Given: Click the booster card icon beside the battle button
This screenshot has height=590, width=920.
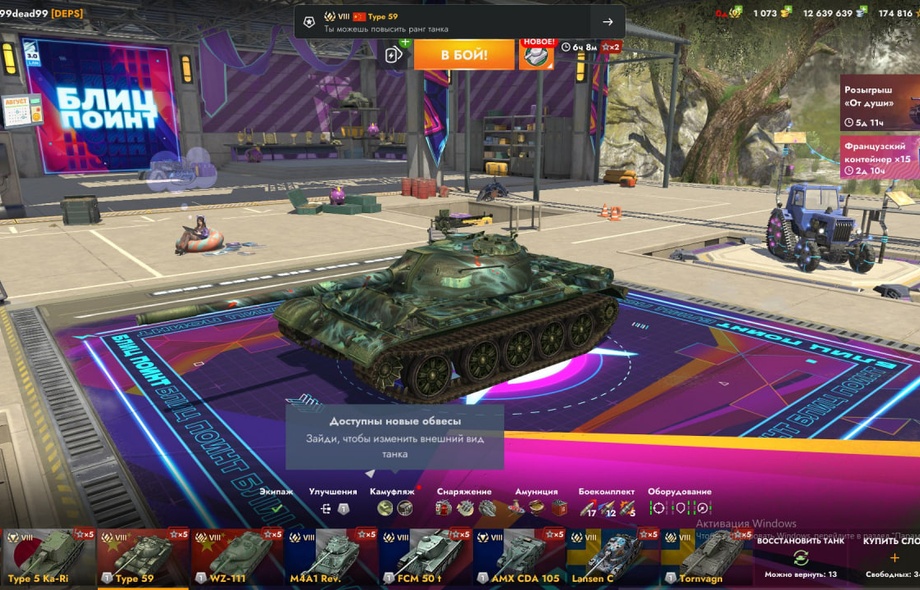Looking at the screenshot, I should (395, 54).
